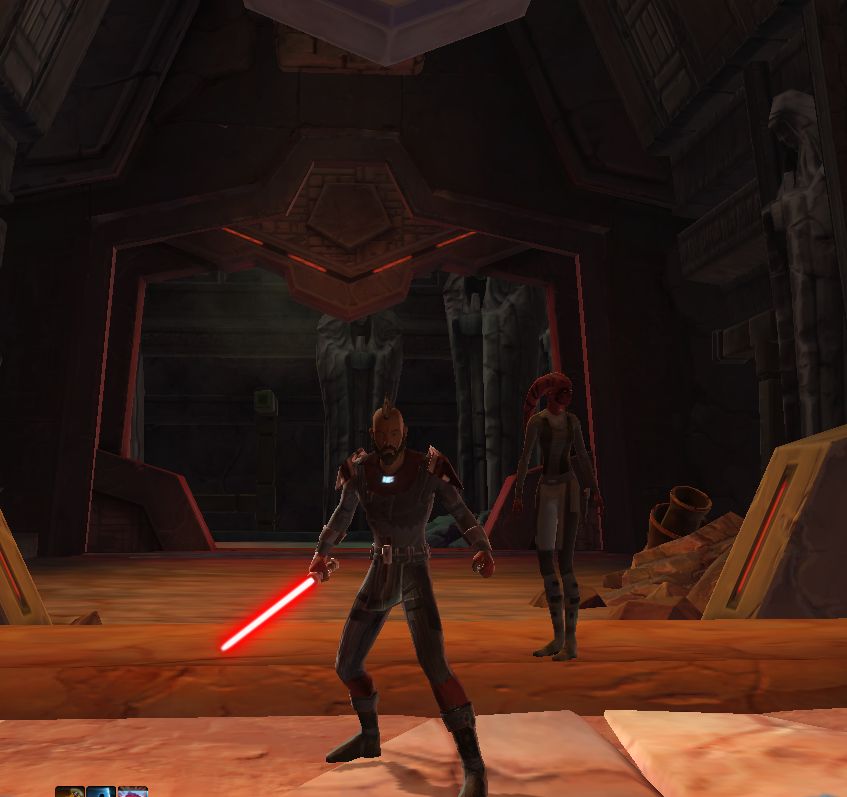Select the pink and red ability icon

[133, 792]
